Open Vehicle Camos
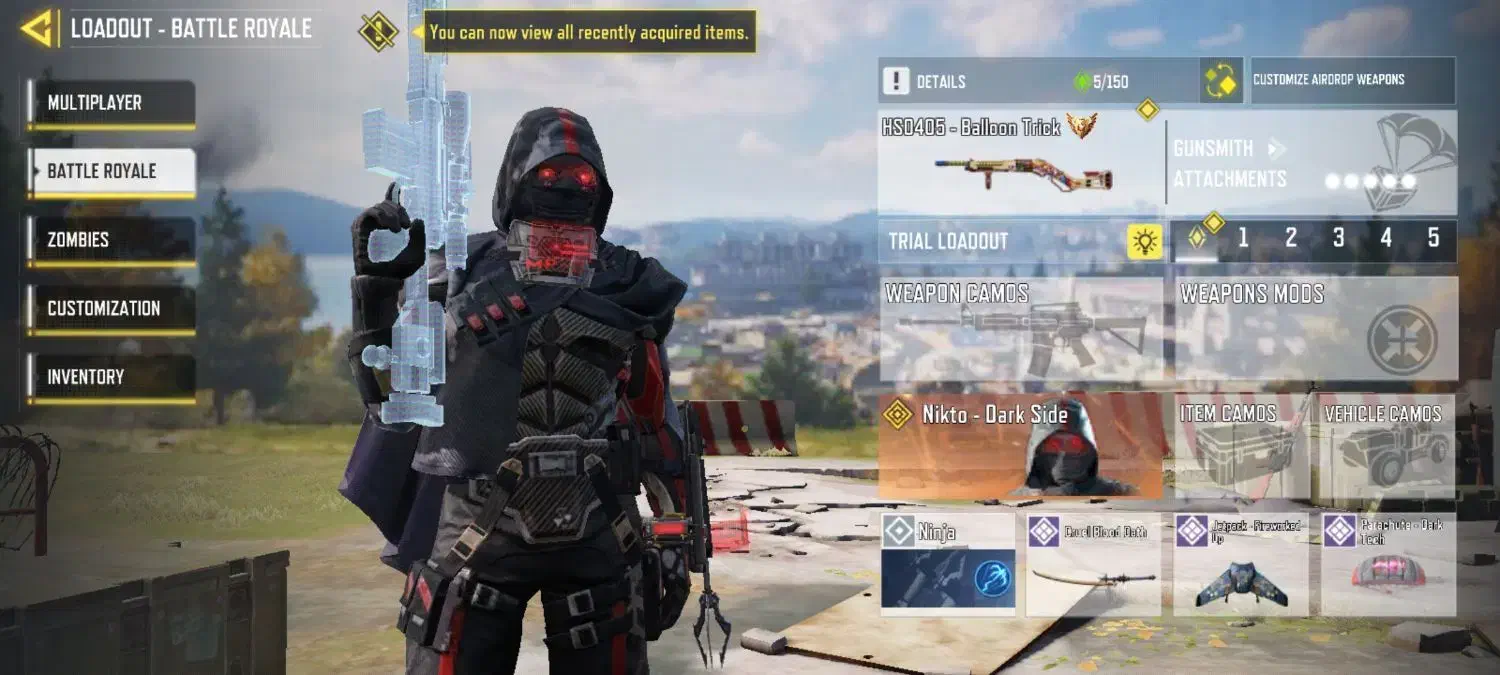The height and width of the screenshot is (675, 1500). point(1386,446)
